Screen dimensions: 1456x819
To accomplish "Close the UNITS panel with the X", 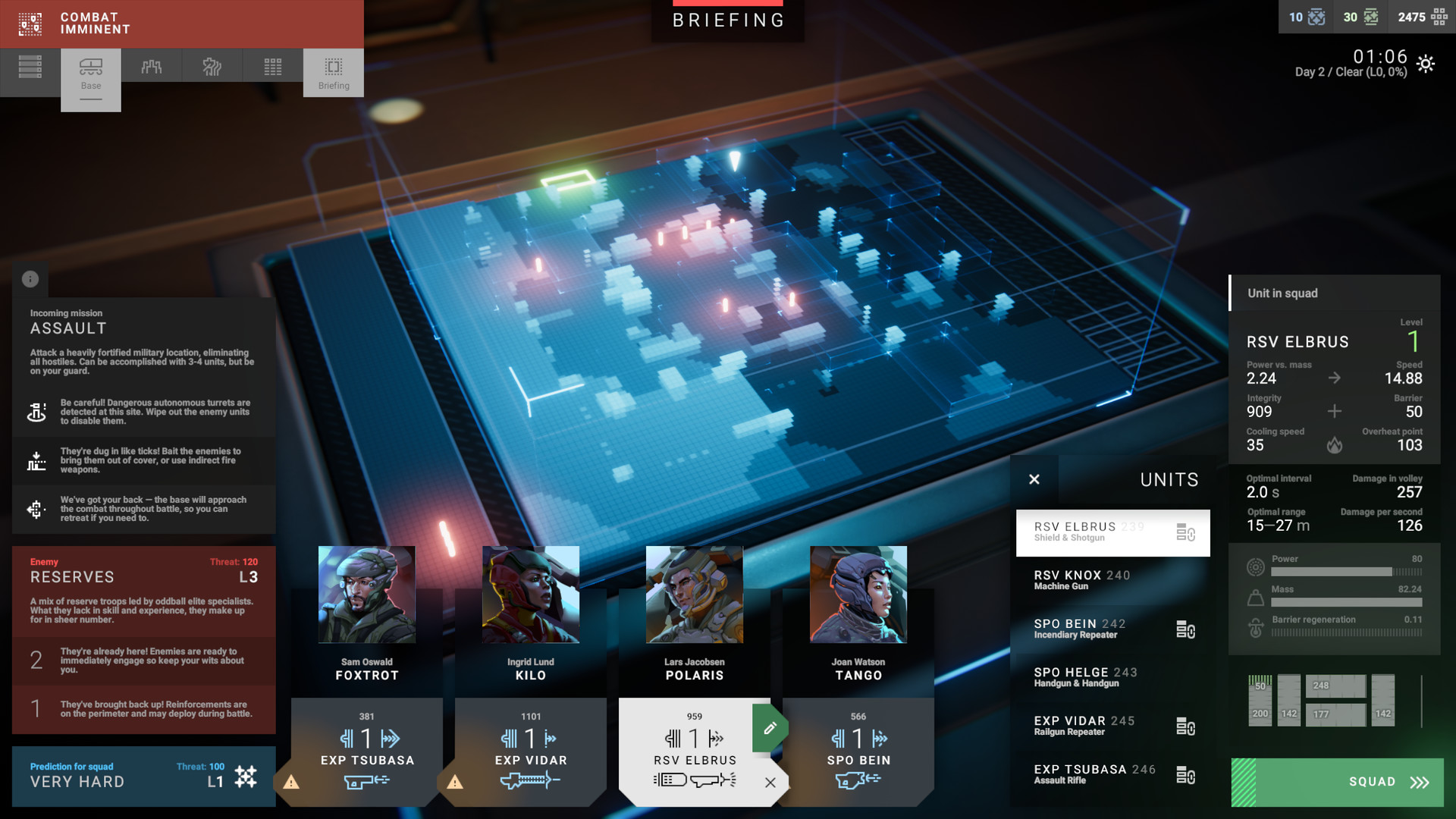I will point(1034,479).
